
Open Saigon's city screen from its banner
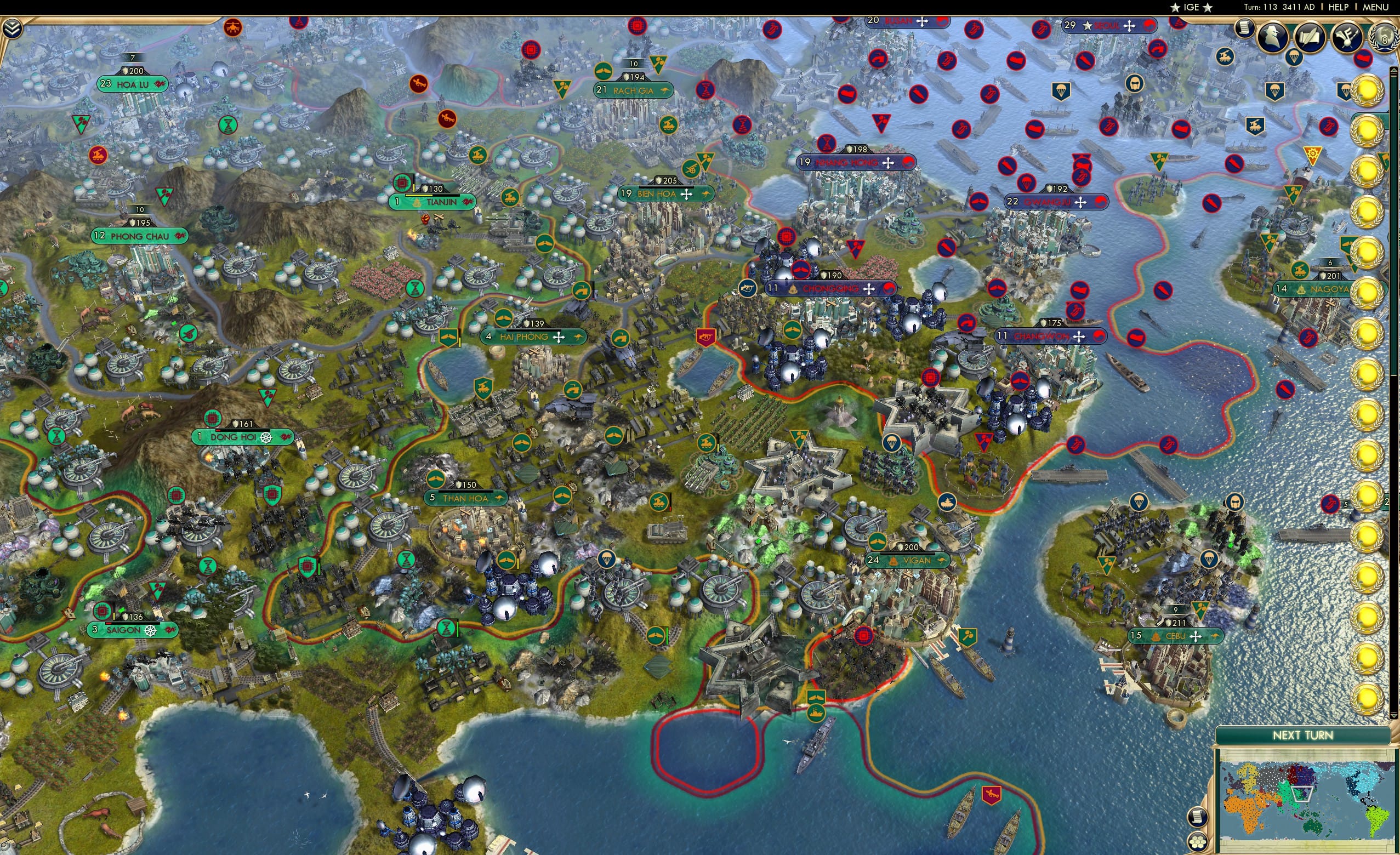pyautogui.click(x=130, y=631)
